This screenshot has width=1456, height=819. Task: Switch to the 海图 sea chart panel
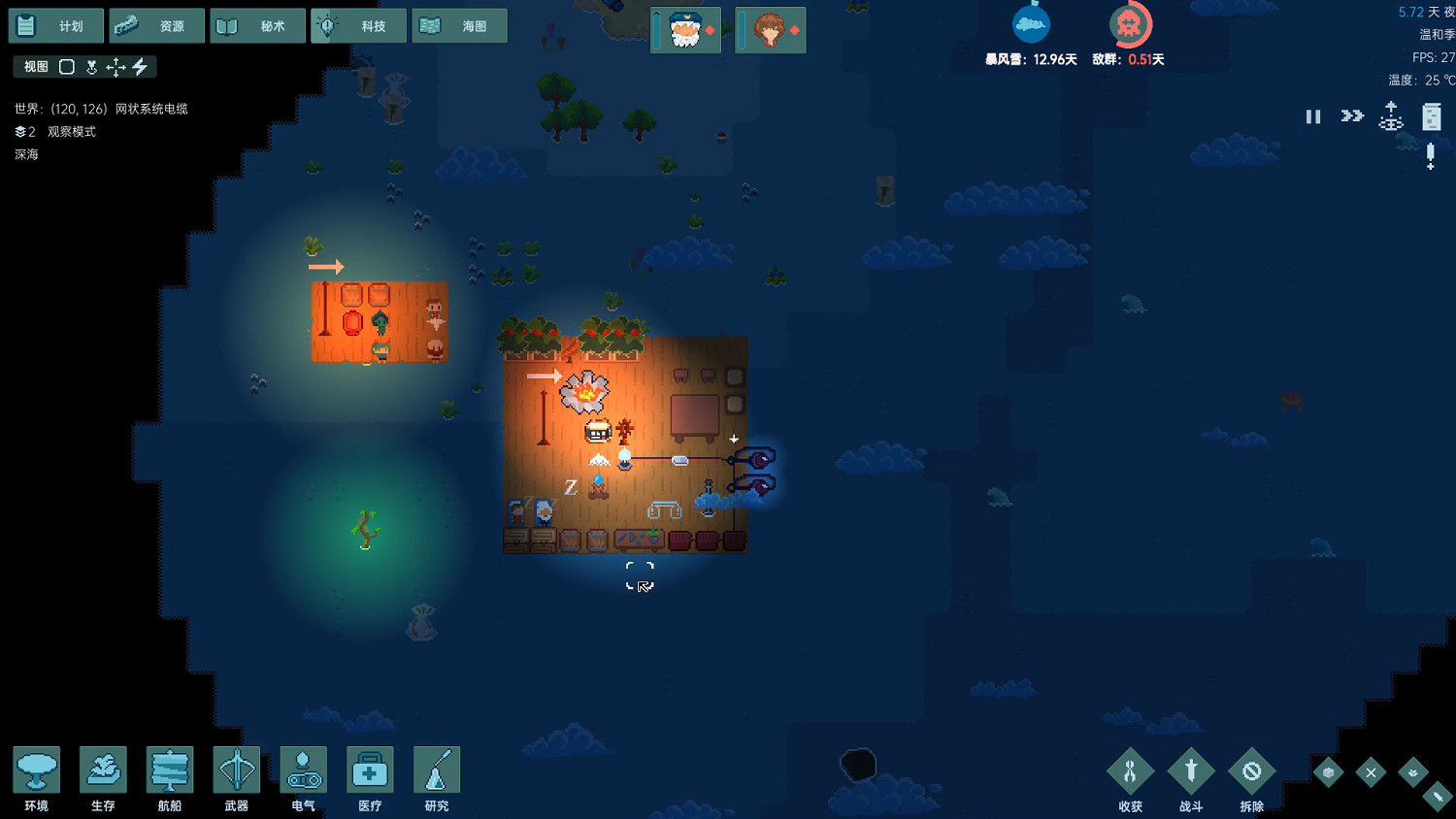(x=459, y=25)
